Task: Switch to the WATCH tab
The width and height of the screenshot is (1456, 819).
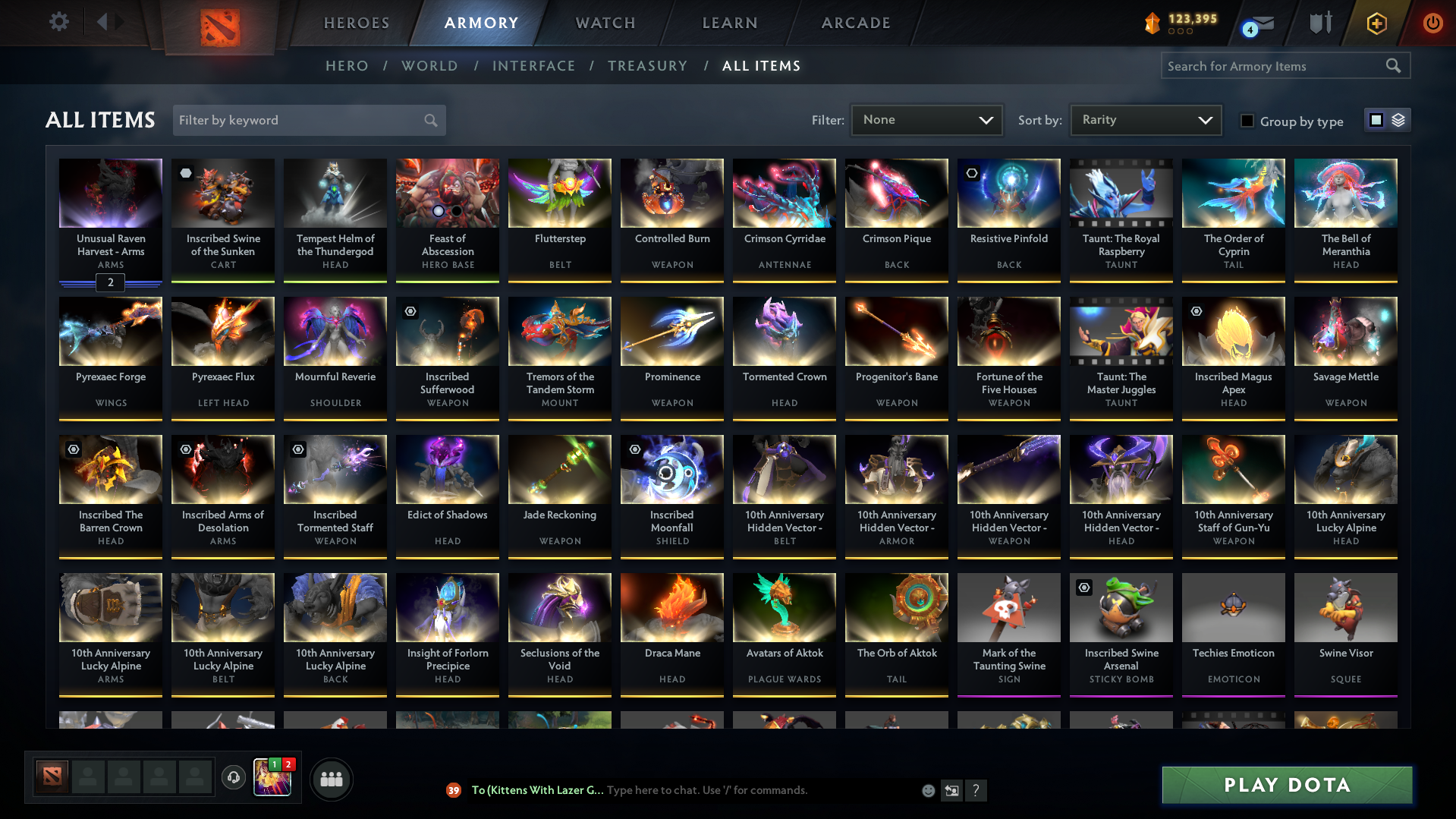Action: click(605, 23)
